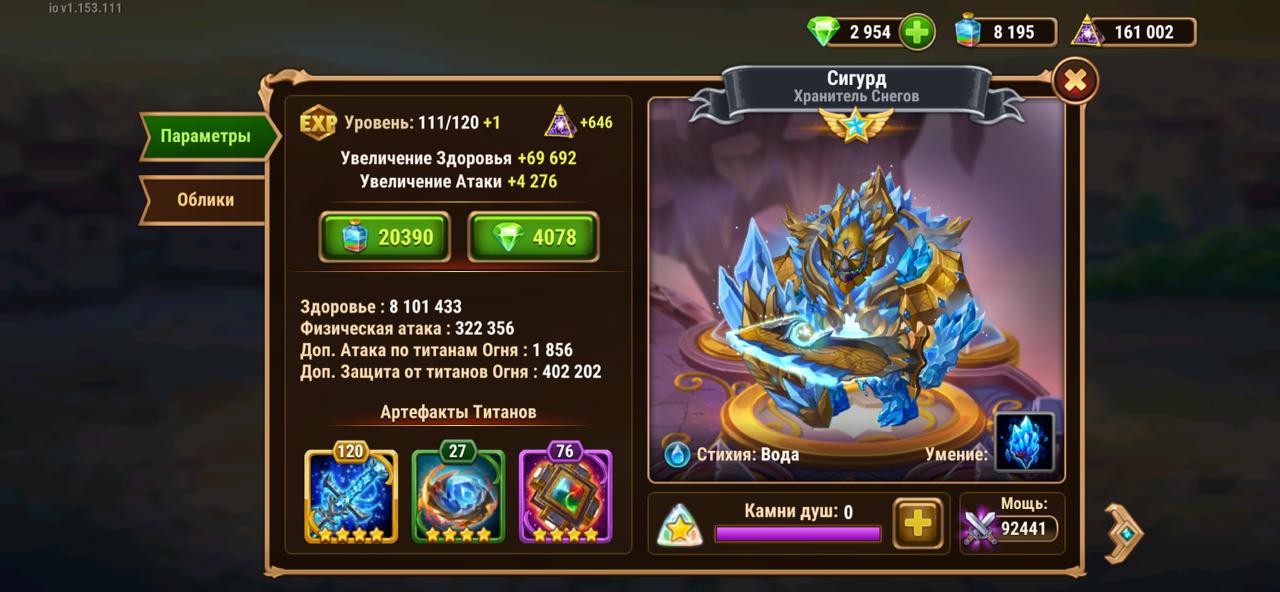Level up using 20390 potions button
Screen dimensions: 1280x592
coord(384,237)
